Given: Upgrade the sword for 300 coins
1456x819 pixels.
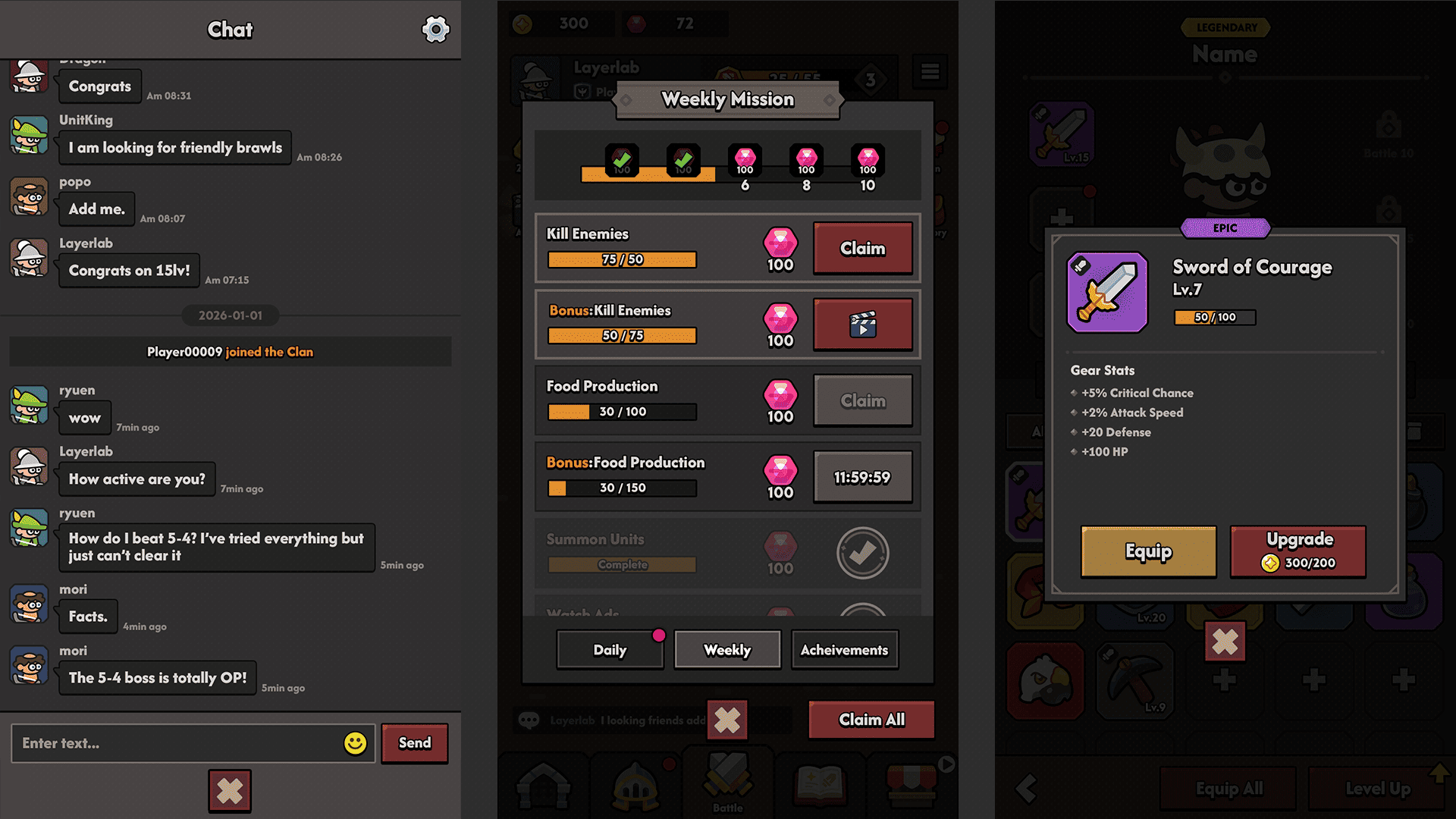Looking at the screenshot, I should (1298, 551).
